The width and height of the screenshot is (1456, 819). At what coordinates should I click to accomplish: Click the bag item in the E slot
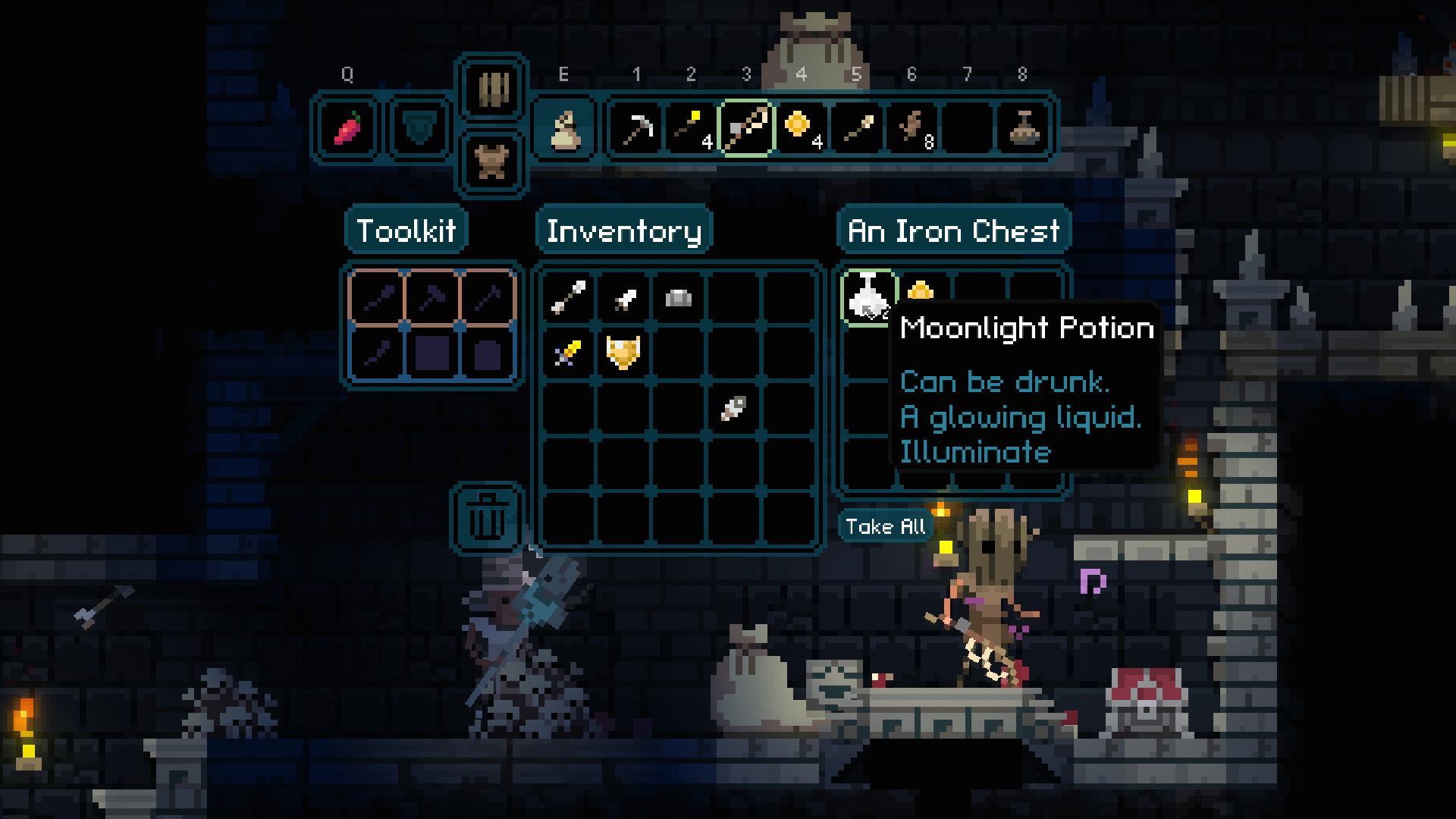pyautogui.click(x=564, y=127)
